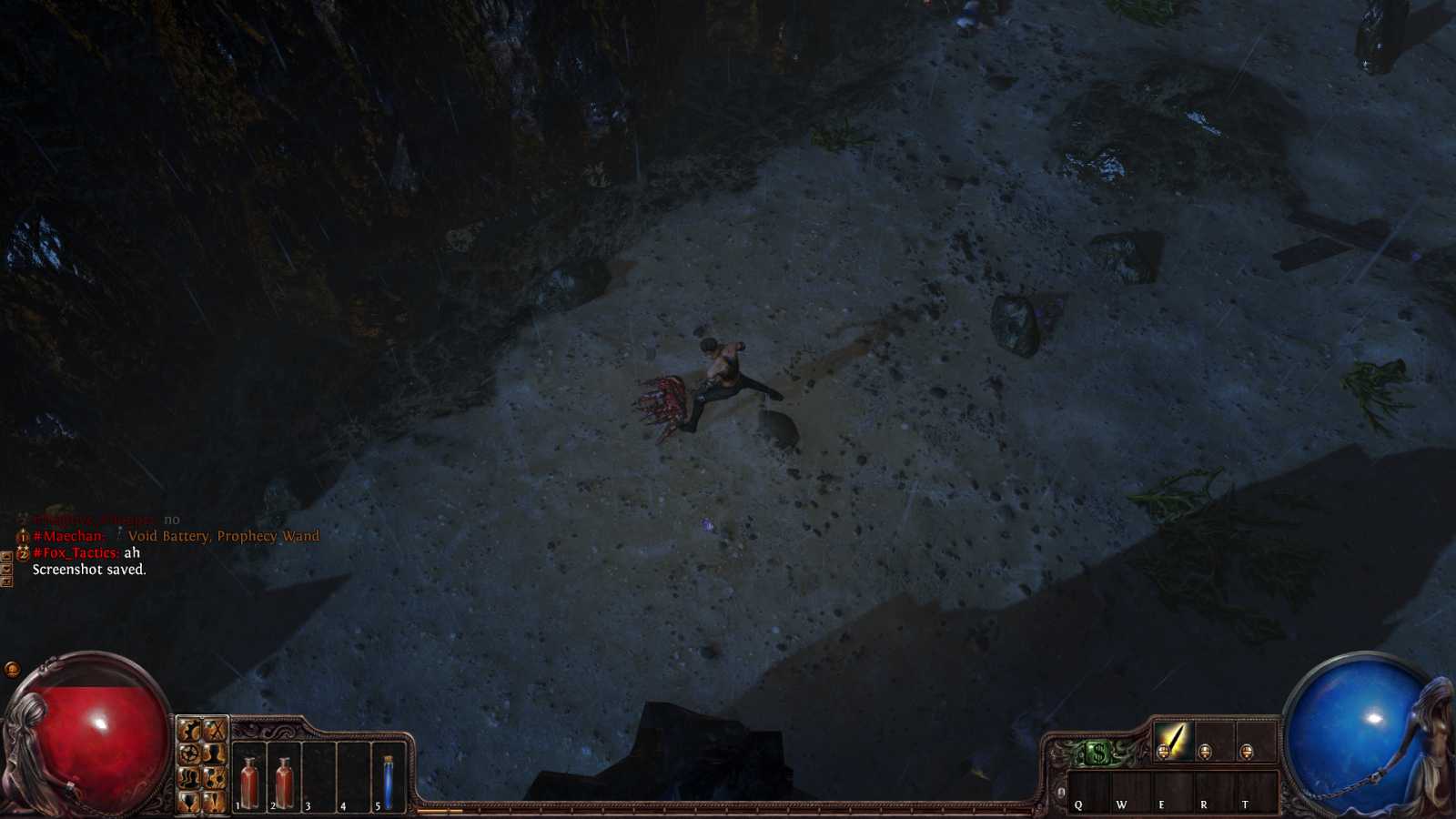Open the character silhouette panel icon
Image resolution: width=1456 pixels, height=819 pixels.
216,754
